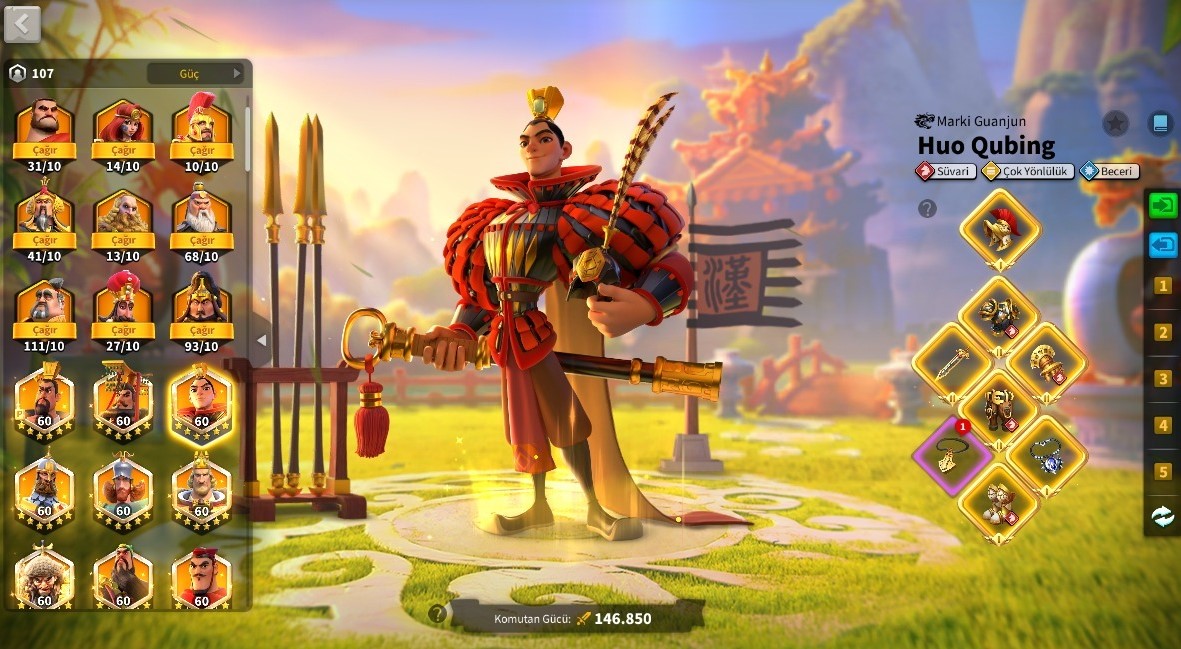Click the blue arrow unequip button
The height and width of the screenshot is (649, 1181).
(x=1163, y=245)
